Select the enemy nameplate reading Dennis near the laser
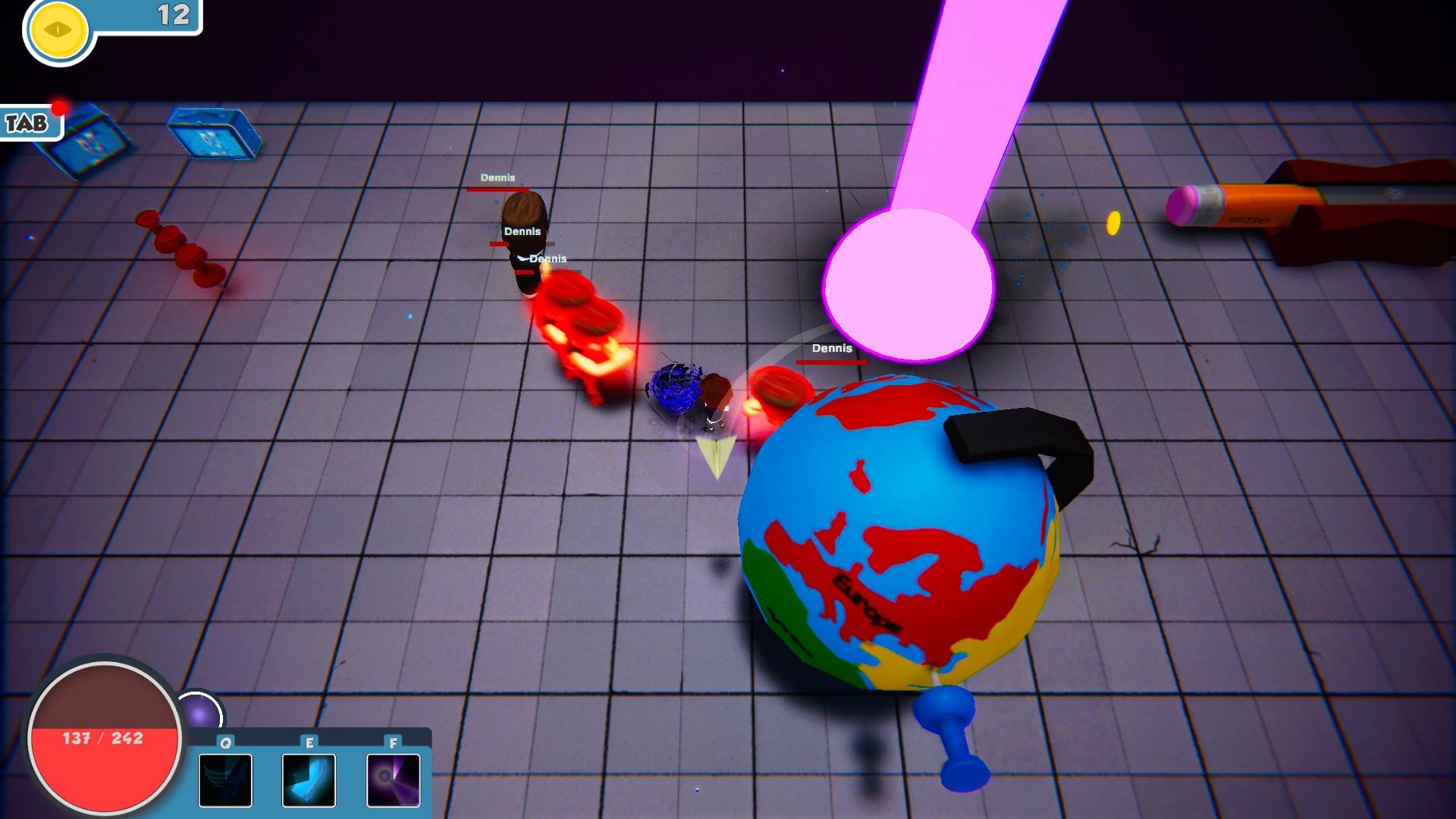This screenshot has height=819, width=1456. (x=831, y=350)
